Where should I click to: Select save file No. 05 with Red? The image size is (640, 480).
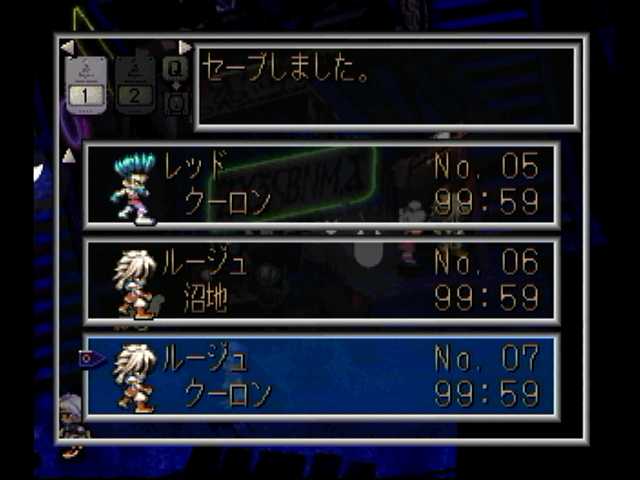pos(322,184)
